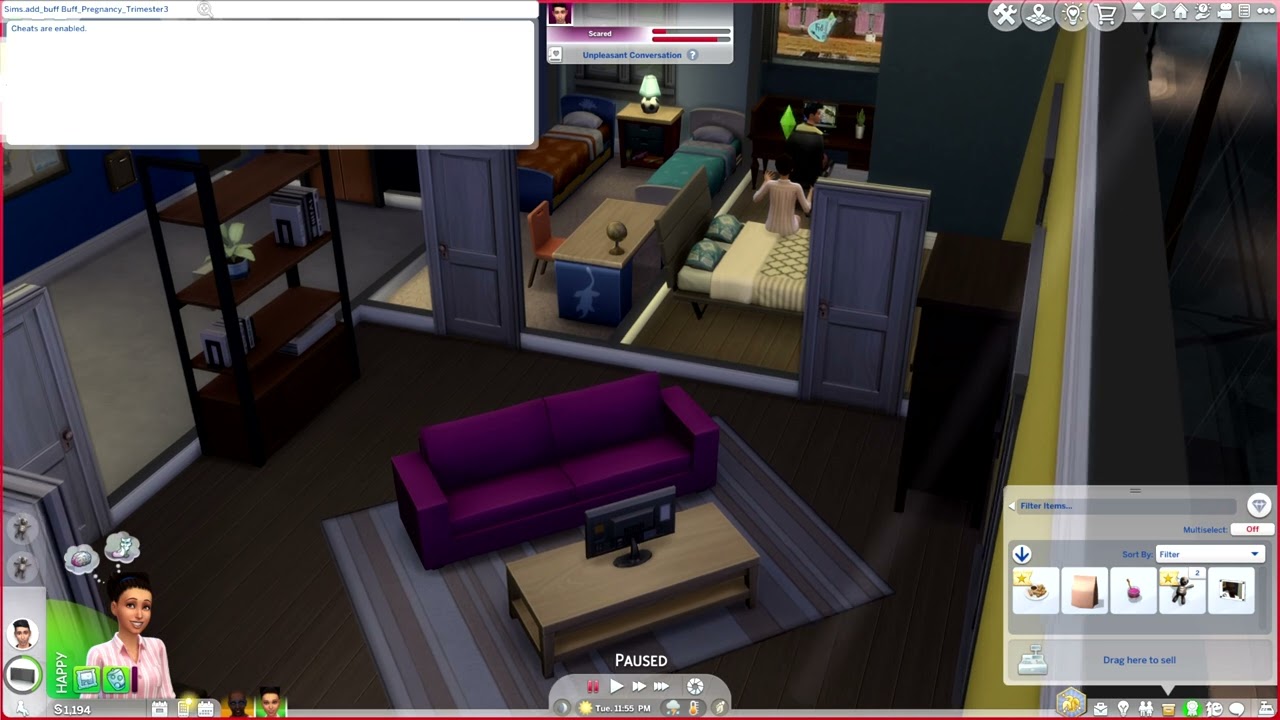The height and width of the screenshot is (720, 1280).
Task: Open Build Mode with the hammer icon
Action: tap(1006, 14)
